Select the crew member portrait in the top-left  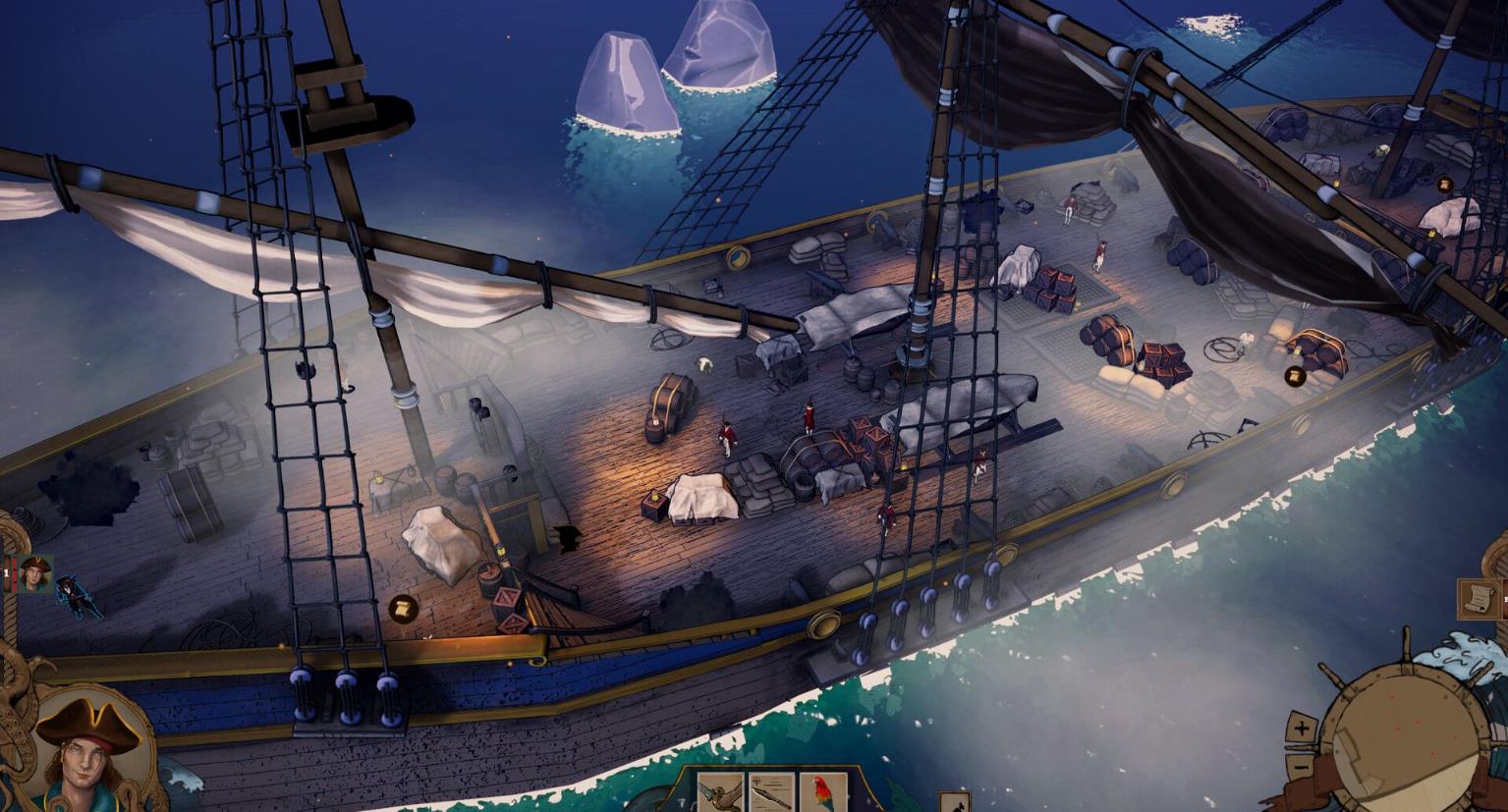(35, 572)
